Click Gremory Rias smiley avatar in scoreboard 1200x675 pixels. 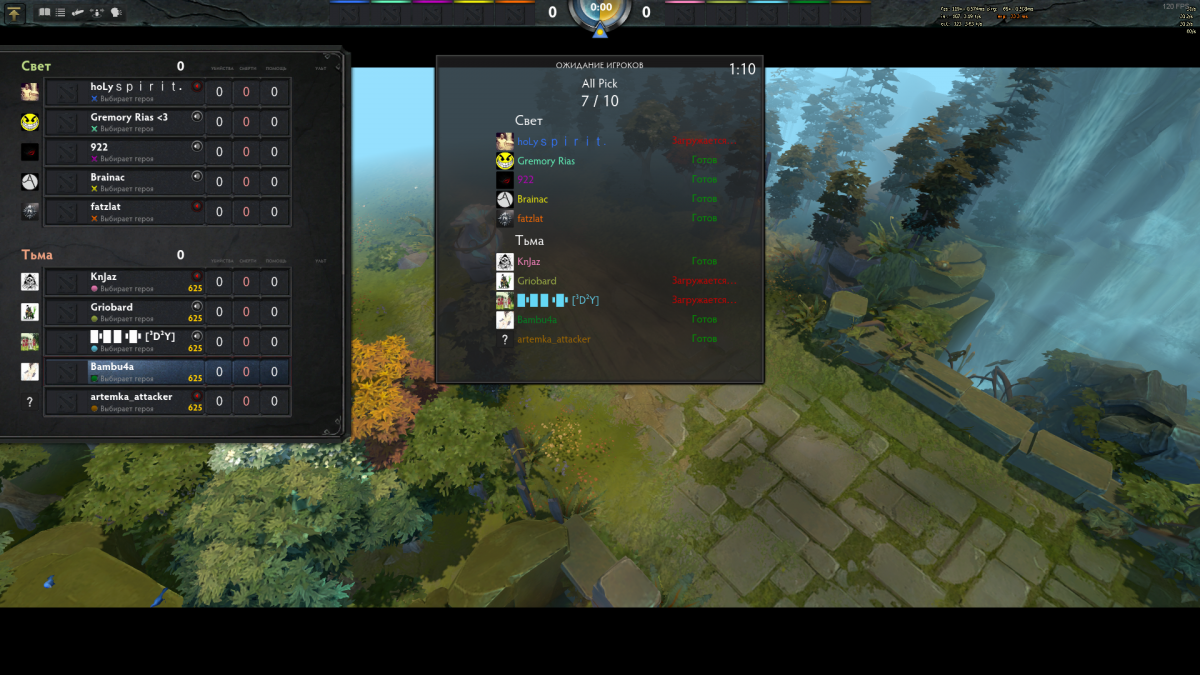pos(30,122)
